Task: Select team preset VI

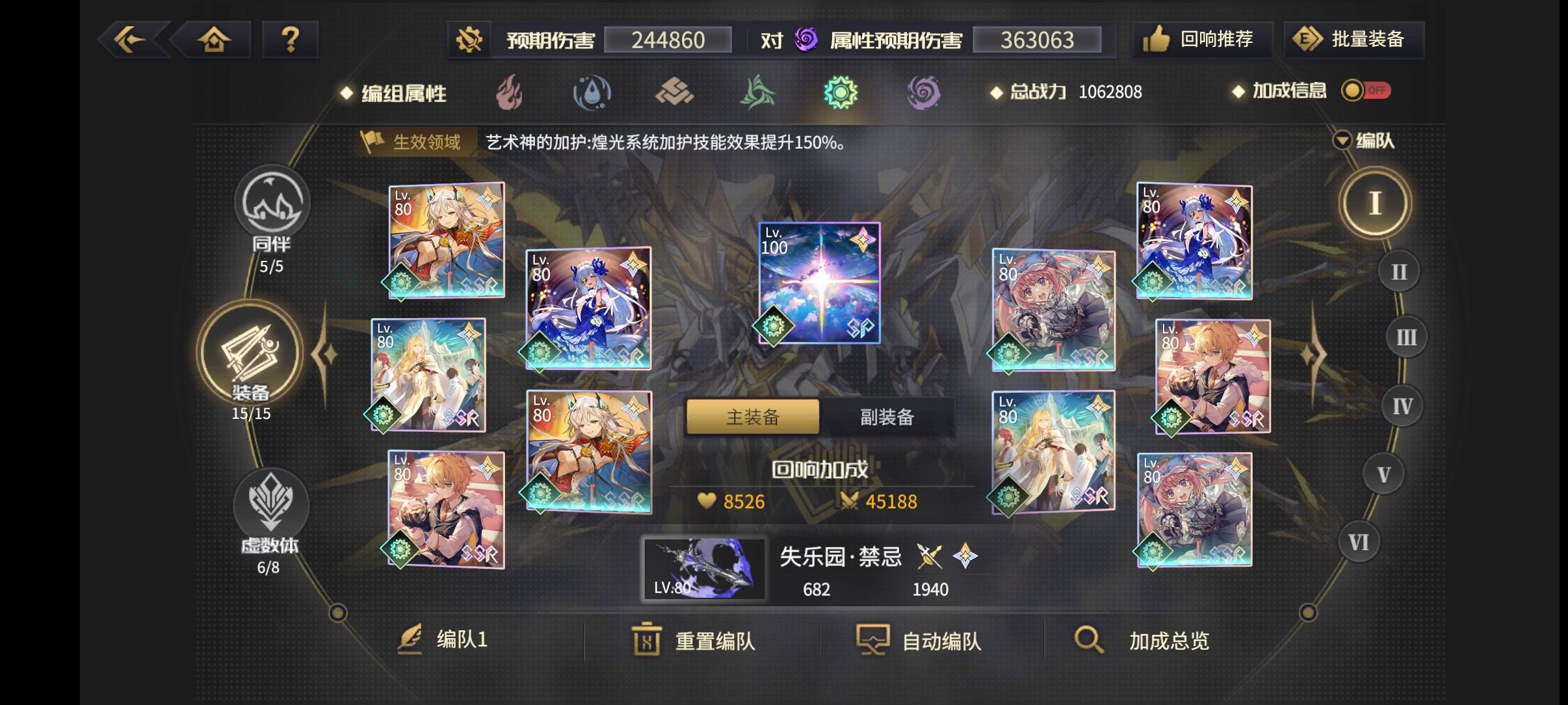Action: point(1359,540)
